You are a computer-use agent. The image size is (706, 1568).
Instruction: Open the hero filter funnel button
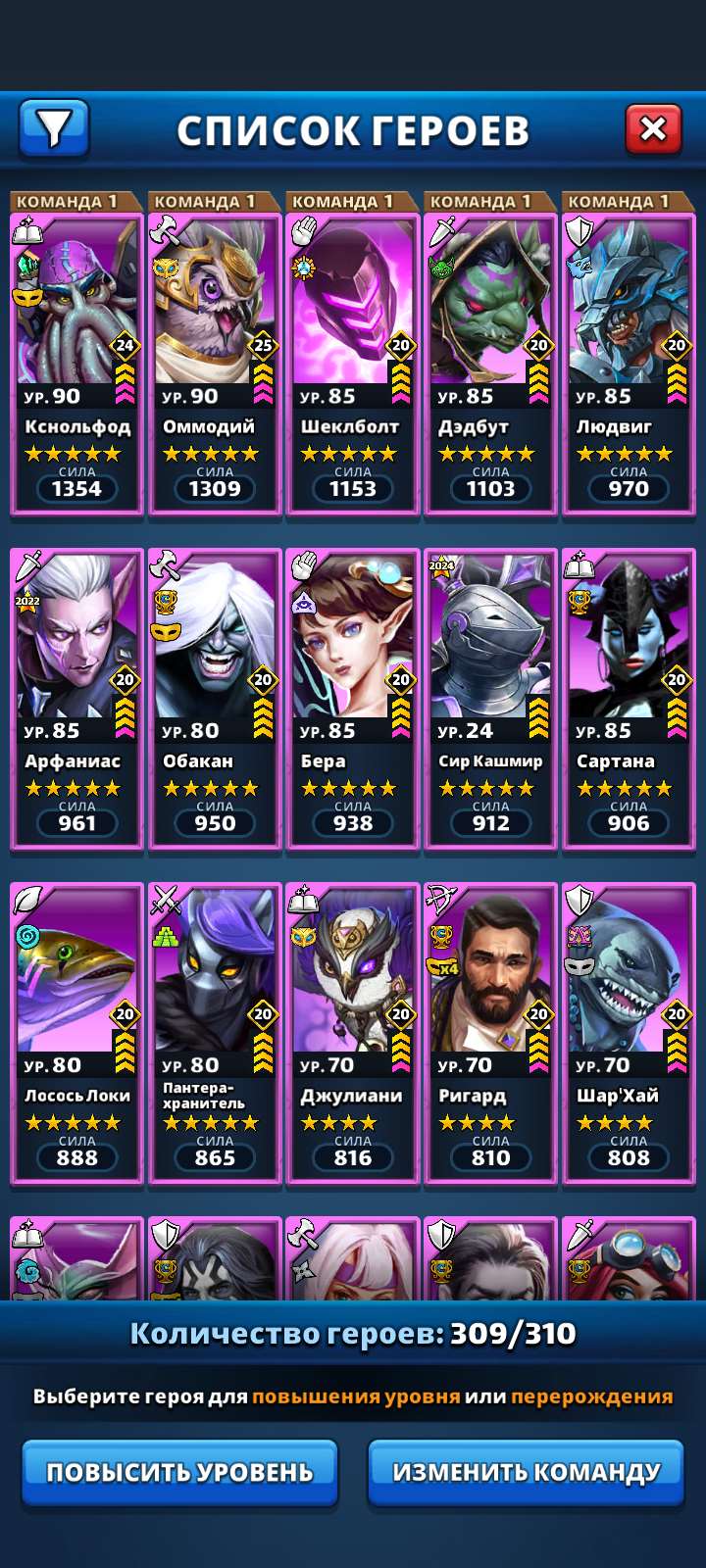[x=54, y=128]
